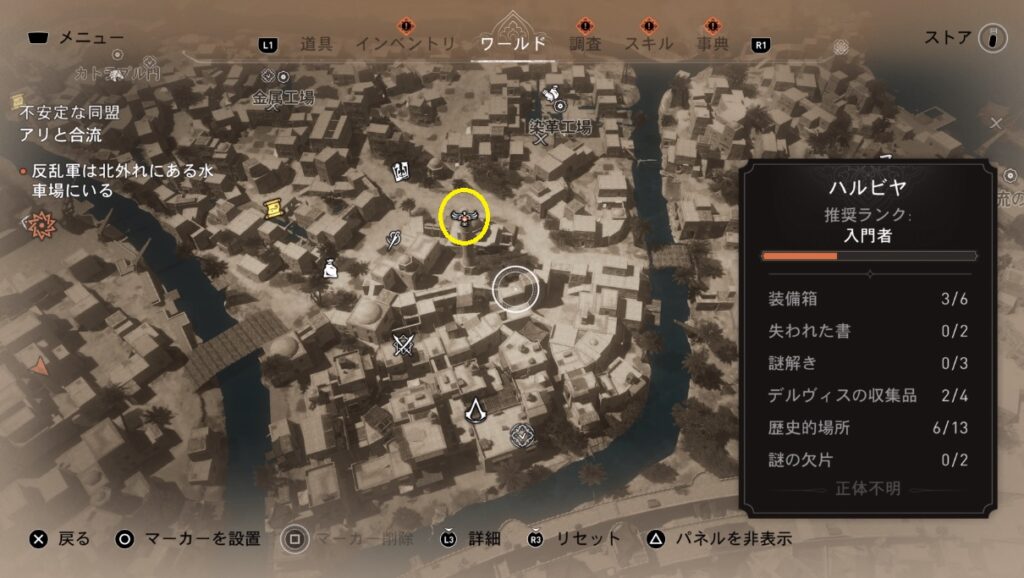Click the Assassin insignia map marker
This screenshot has height=578, width=1024.
[475, 409]
